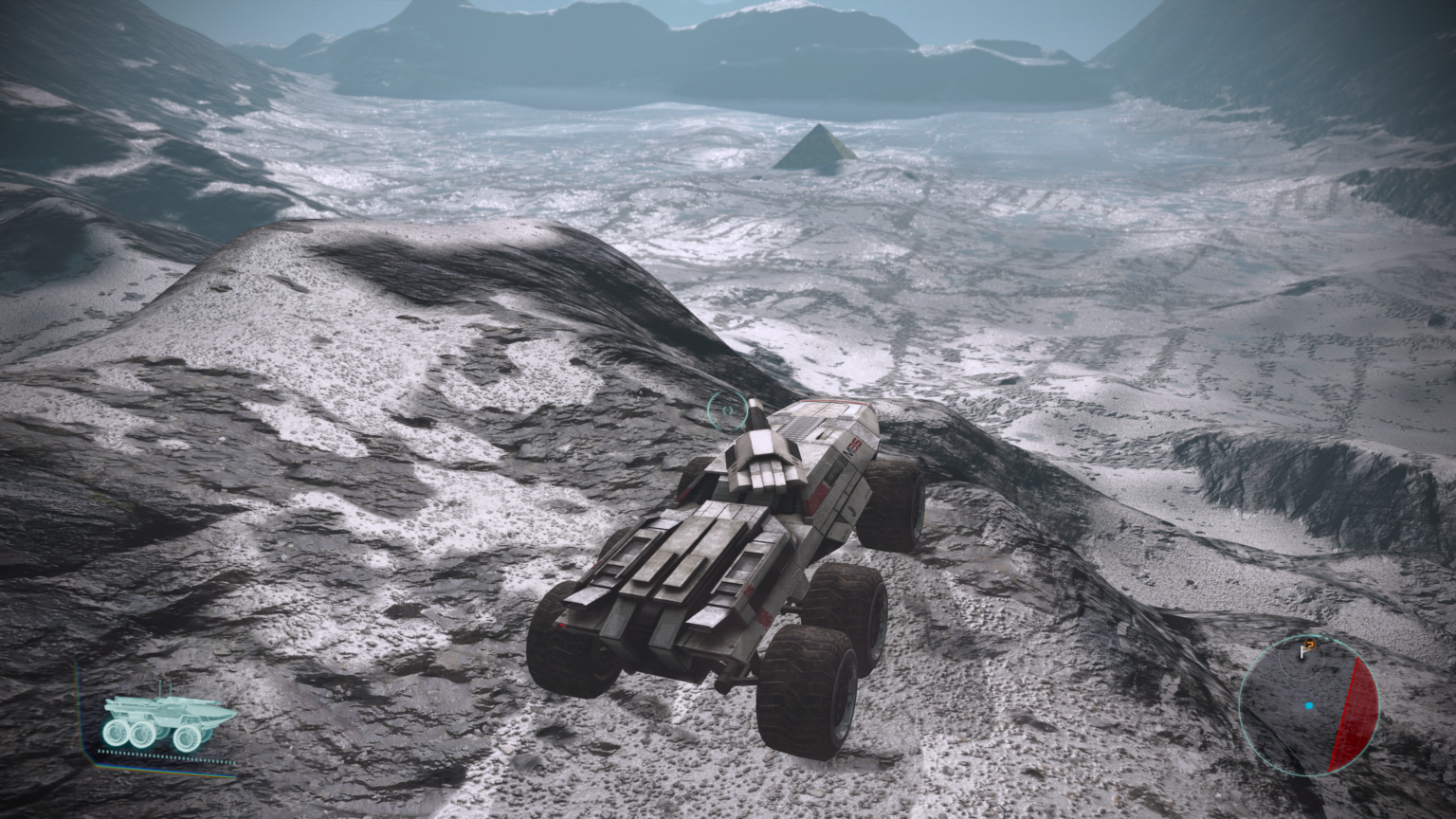Image resolution: width=1456 pixels, height=819 pixels.
Task: Click the red out-of-bounds zone on radar
Action: pyautogui.click(x=1356, y=712)
